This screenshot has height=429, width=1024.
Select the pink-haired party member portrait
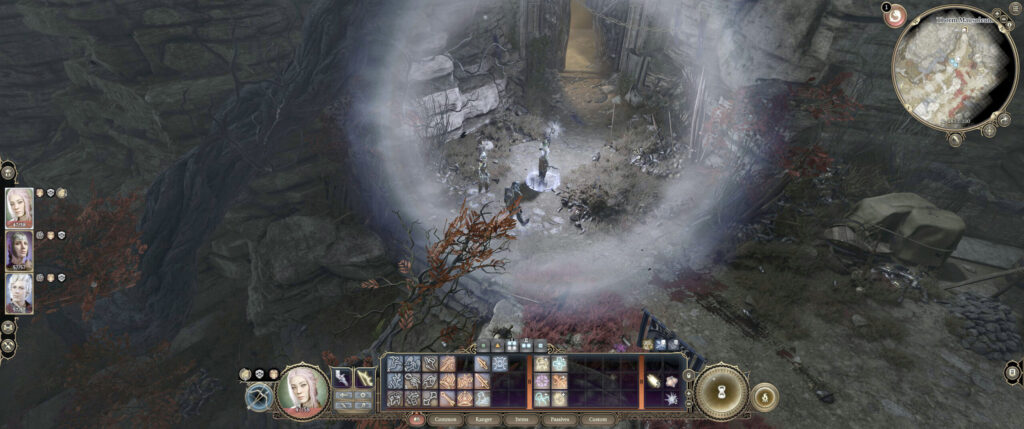pos(19,209)
